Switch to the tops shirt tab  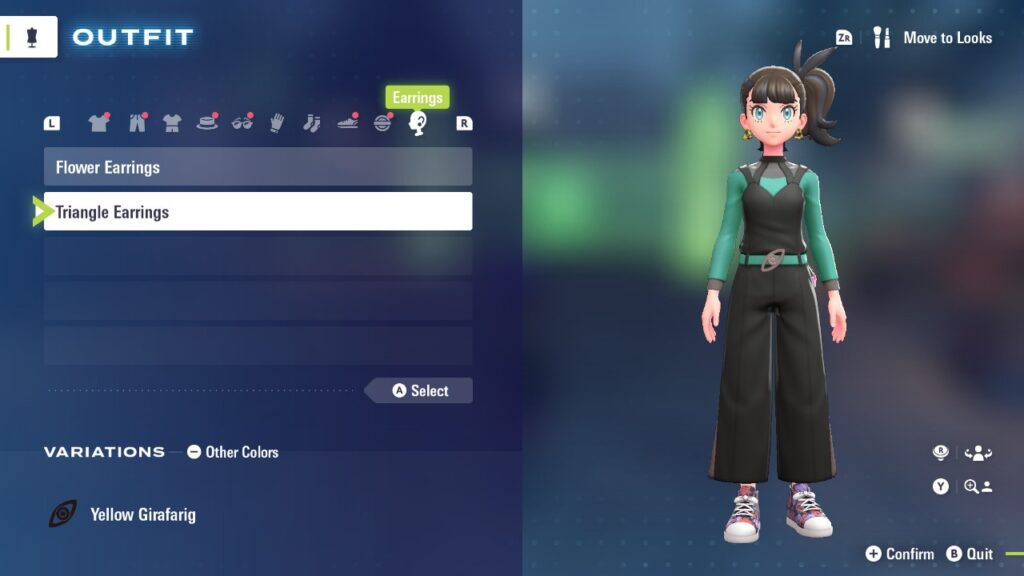[x=98, y=123]
